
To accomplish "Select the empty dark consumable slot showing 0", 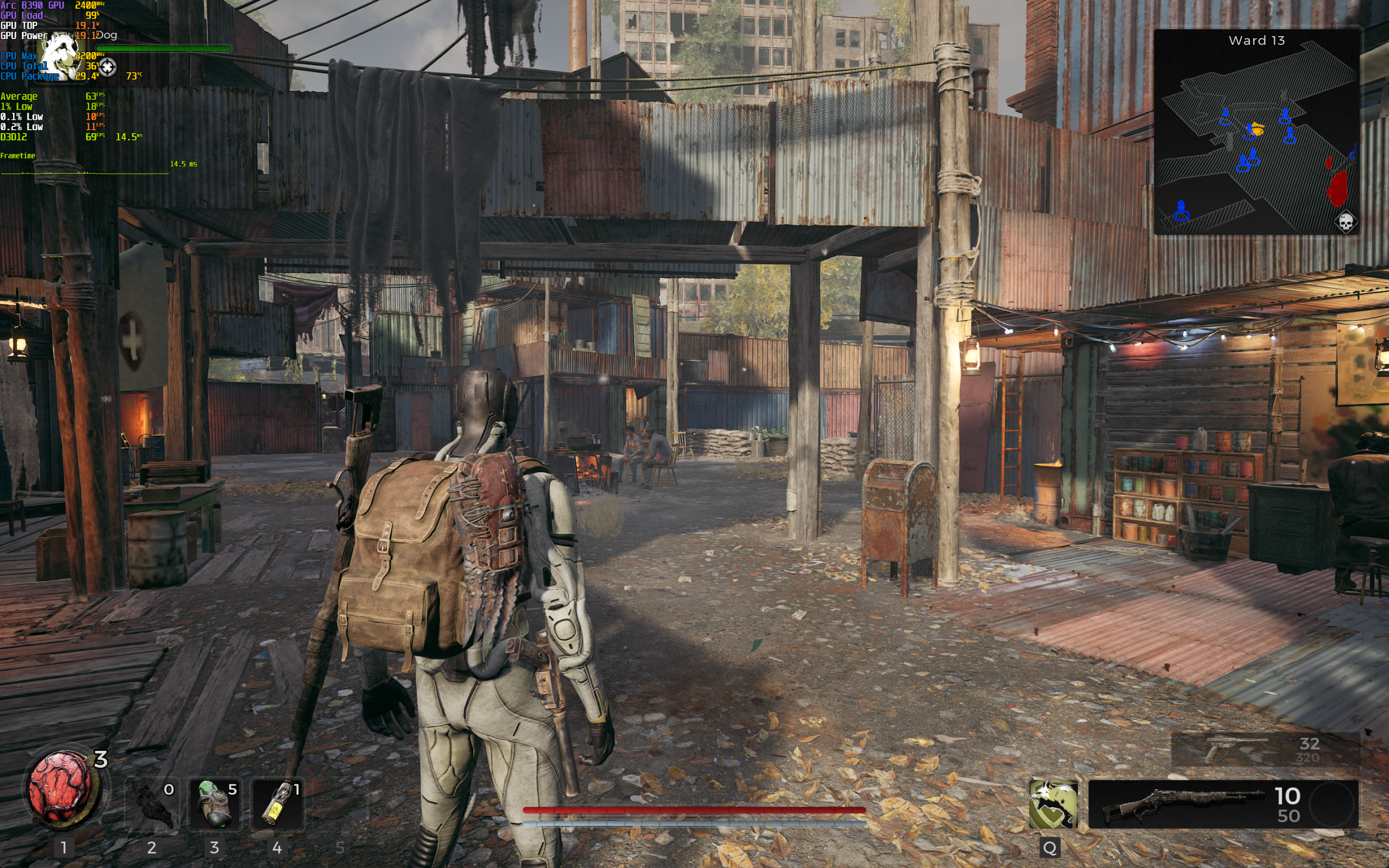I will (152, 805).
